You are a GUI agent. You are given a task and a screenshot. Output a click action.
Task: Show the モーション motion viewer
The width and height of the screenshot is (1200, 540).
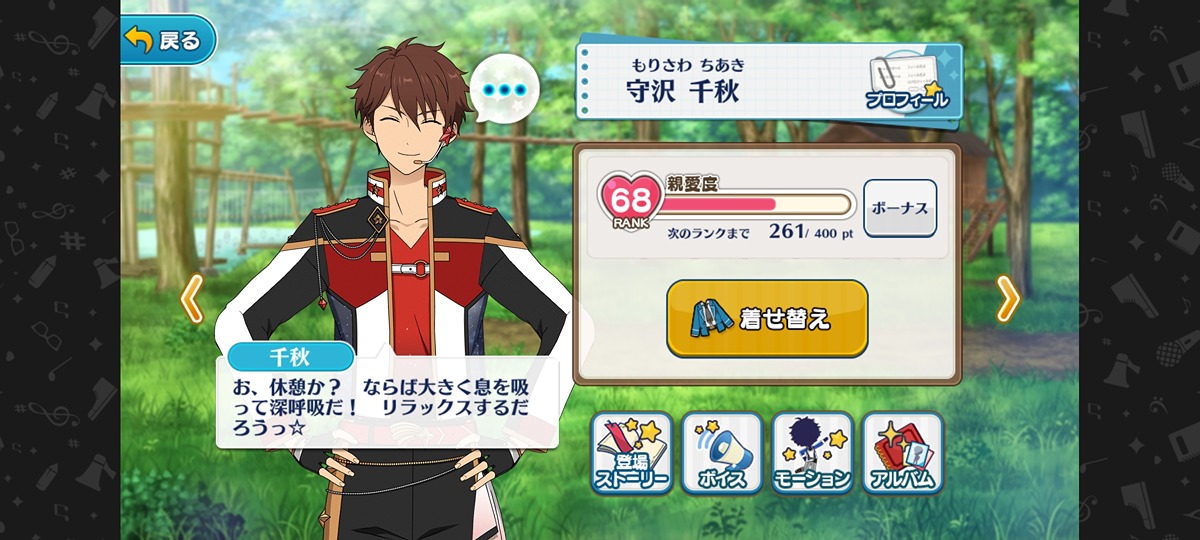812,453
